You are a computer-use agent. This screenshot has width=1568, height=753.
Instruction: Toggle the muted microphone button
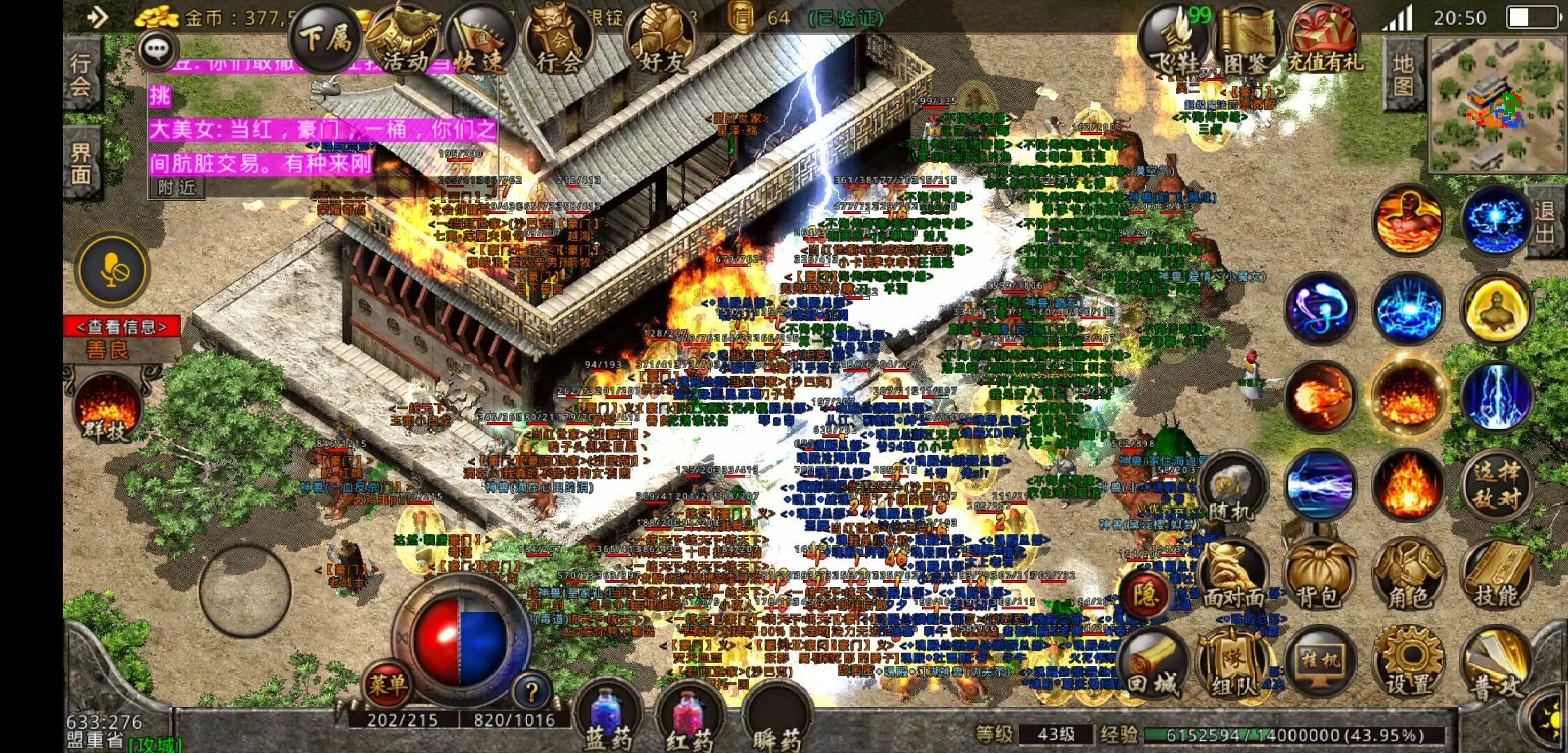pos(113,270)
